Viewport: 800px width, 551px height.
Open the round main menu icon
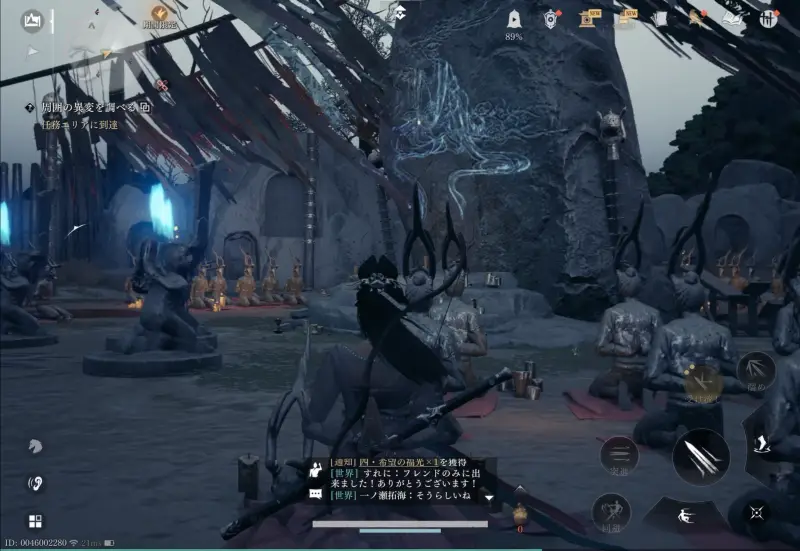pyautogui.click(x=768, y=19)
